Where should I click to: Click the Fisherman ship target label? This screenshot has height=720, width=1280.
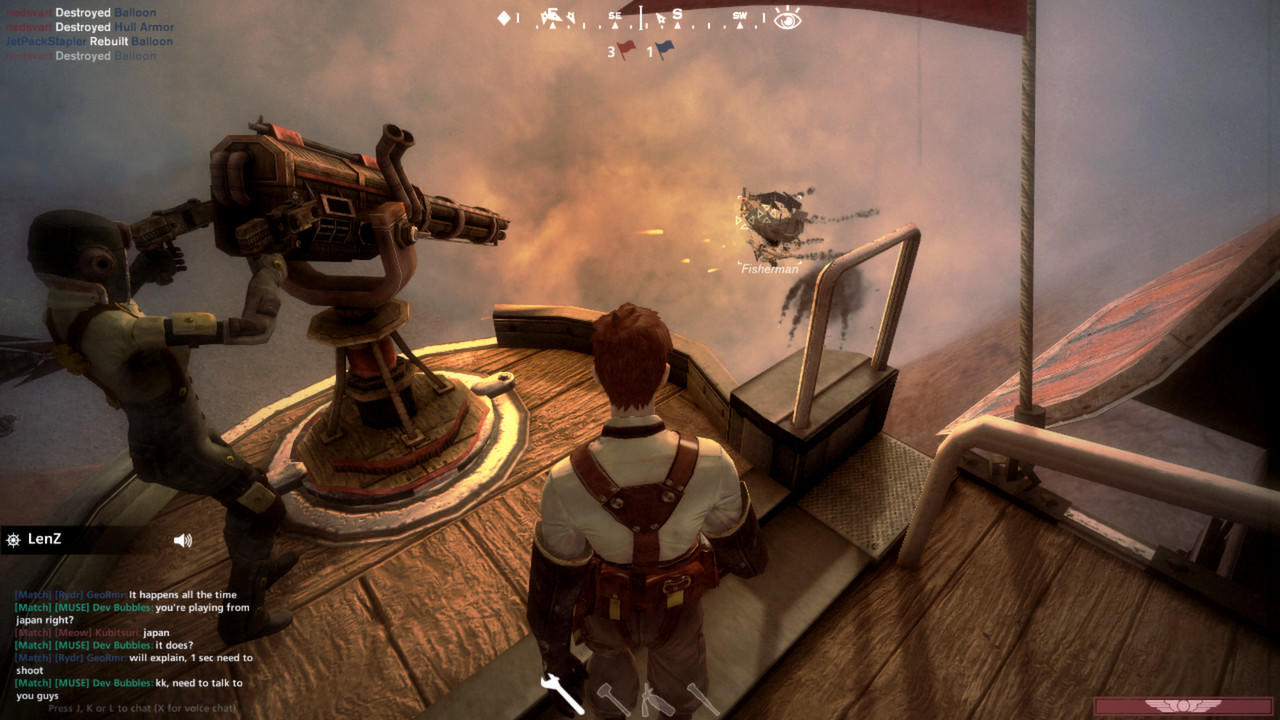click(x=768, y=267)
